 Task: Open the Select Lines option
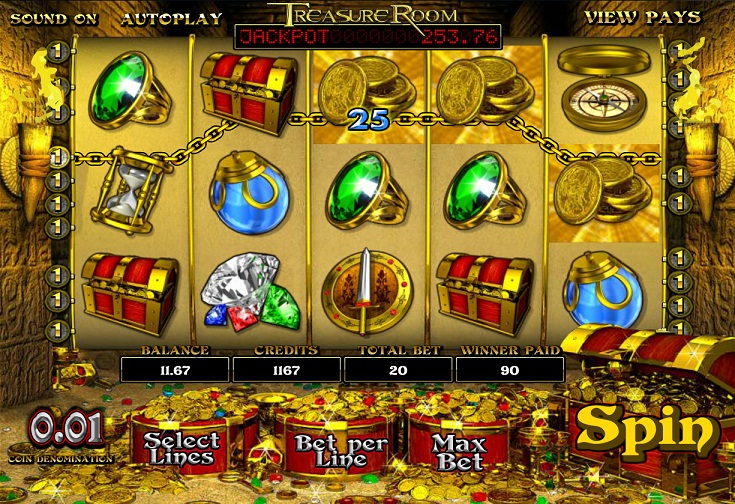[x=180, y=448]
